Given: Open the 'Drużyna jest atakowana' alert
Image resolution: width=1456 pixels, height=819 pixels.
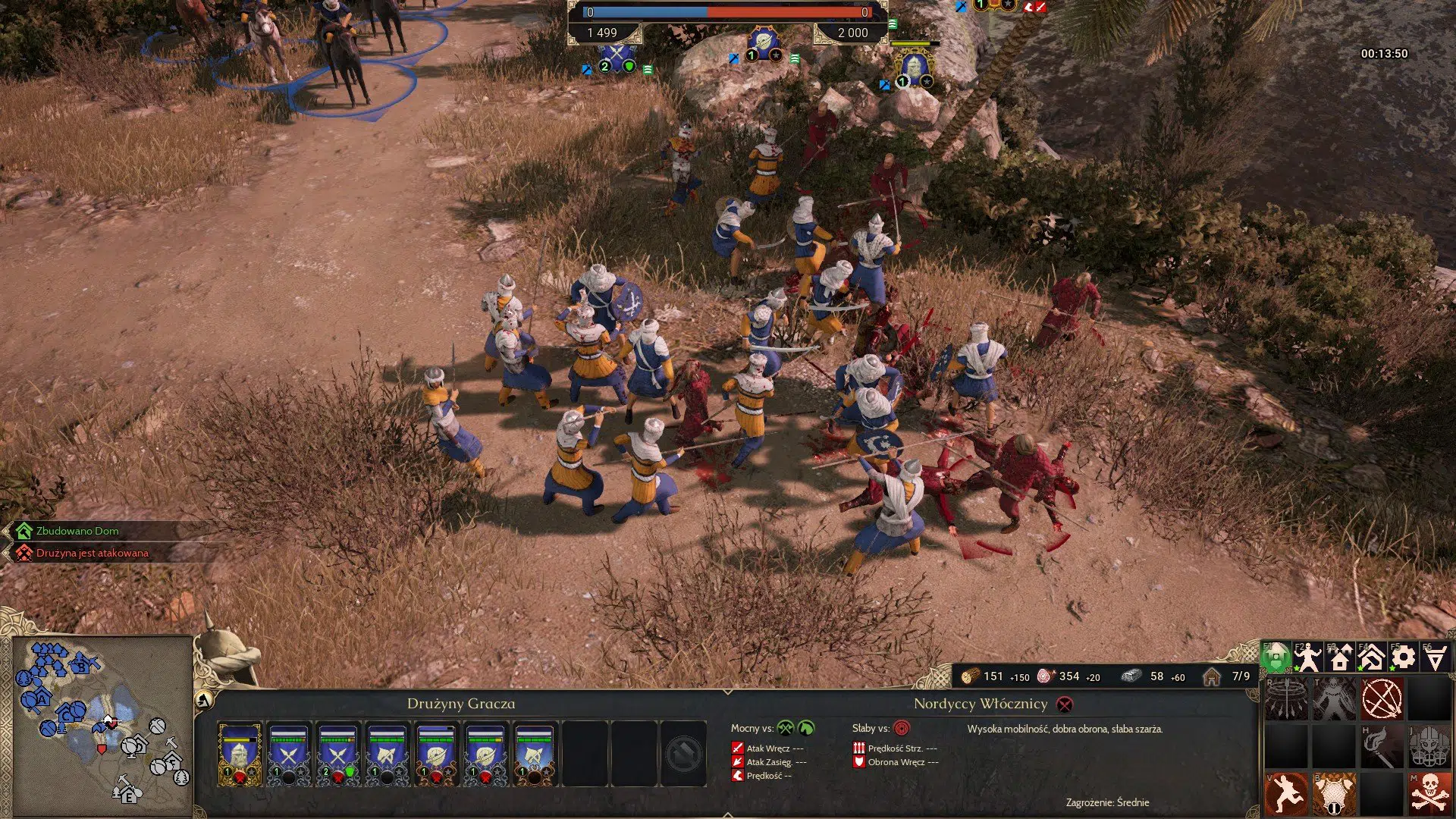Looking at the screenshot, I should click(92, 553).
